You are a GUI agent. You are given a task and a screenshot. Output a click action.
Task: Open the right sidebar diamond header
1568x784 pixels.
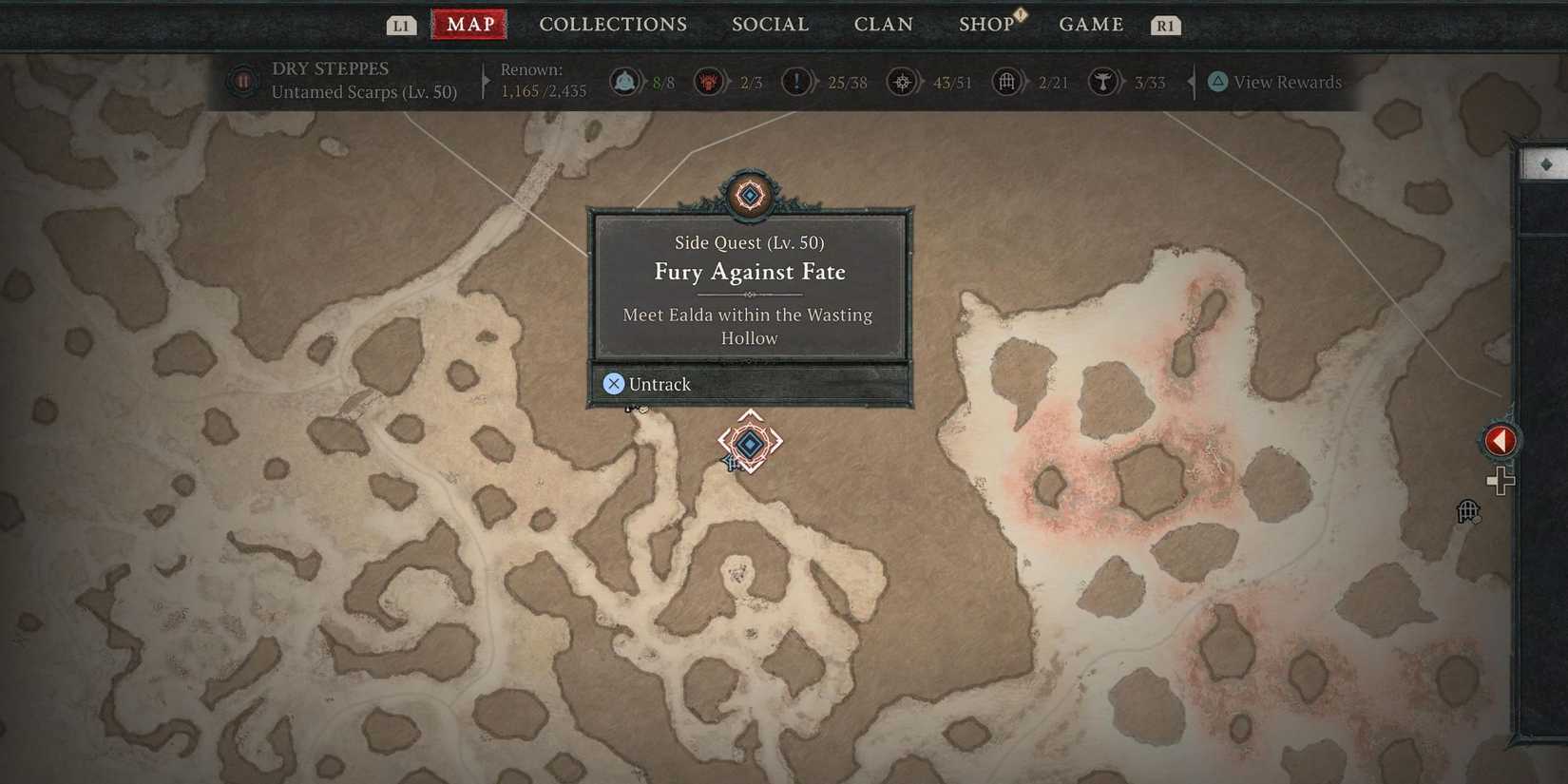coord(1546,163)
